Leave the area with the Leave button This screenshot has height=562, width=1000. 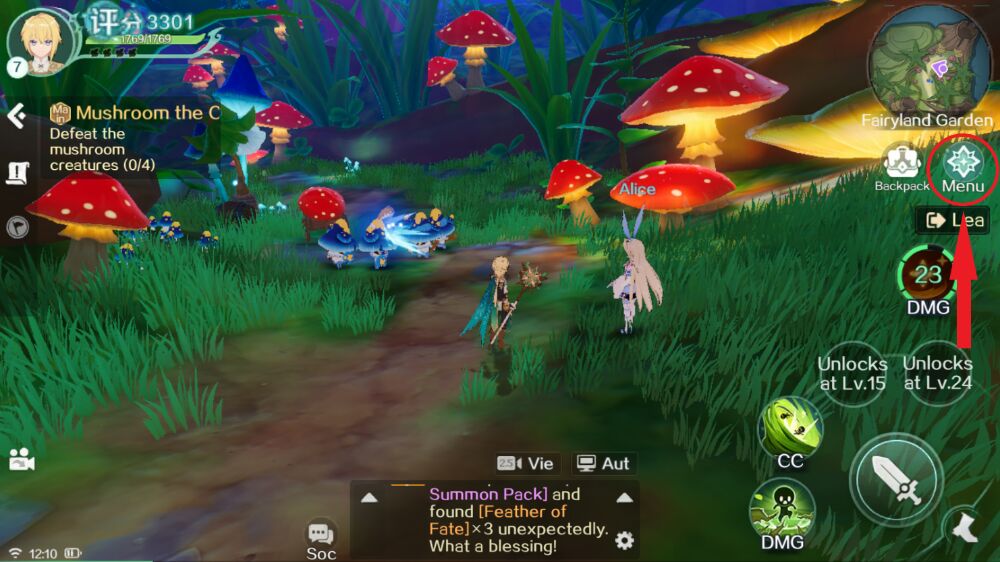(x=952, y=220)
